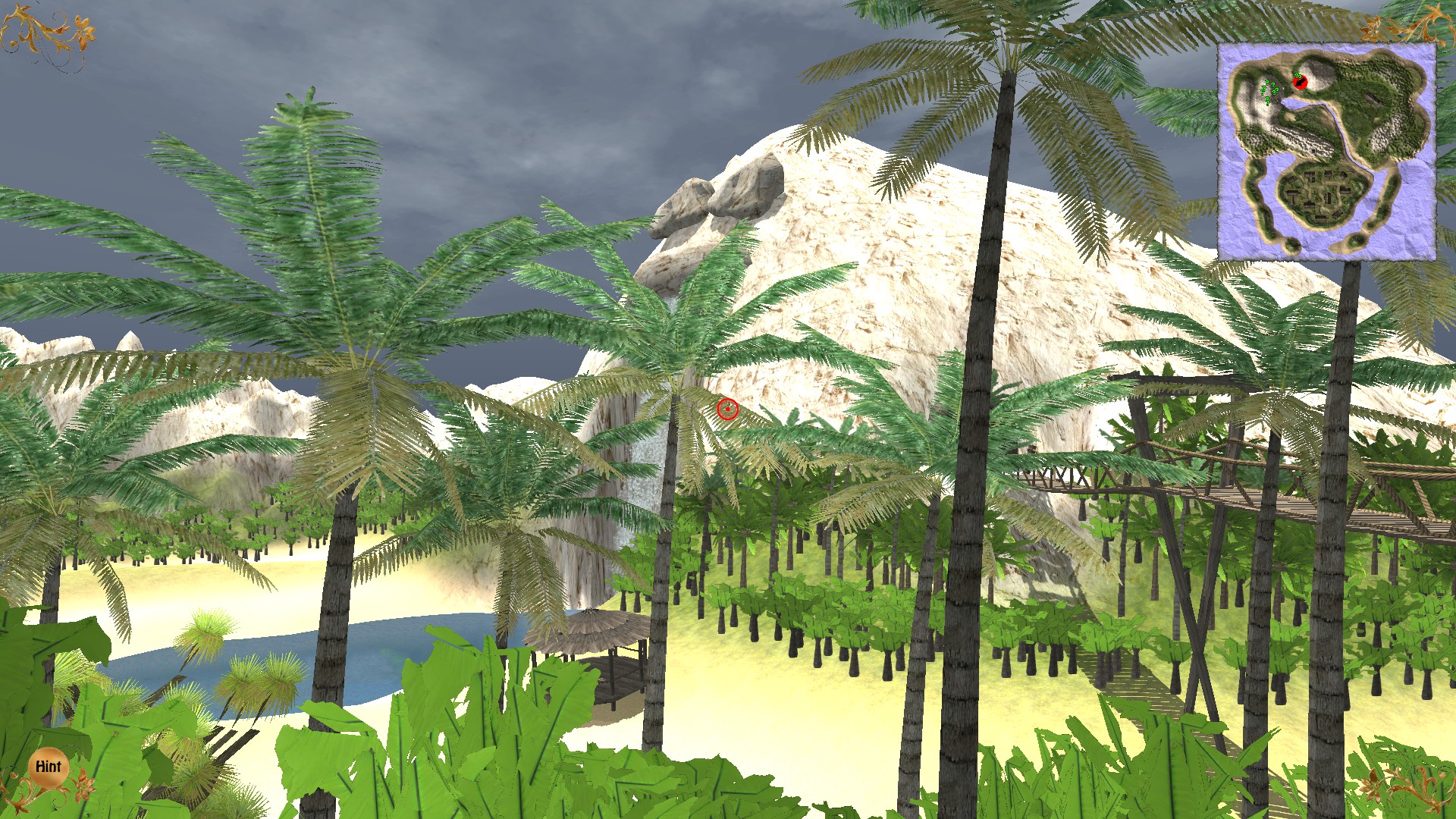Click the lowest question mark cluster on the map
The width and height of the screenshot is (1456, 819).
1268,102
